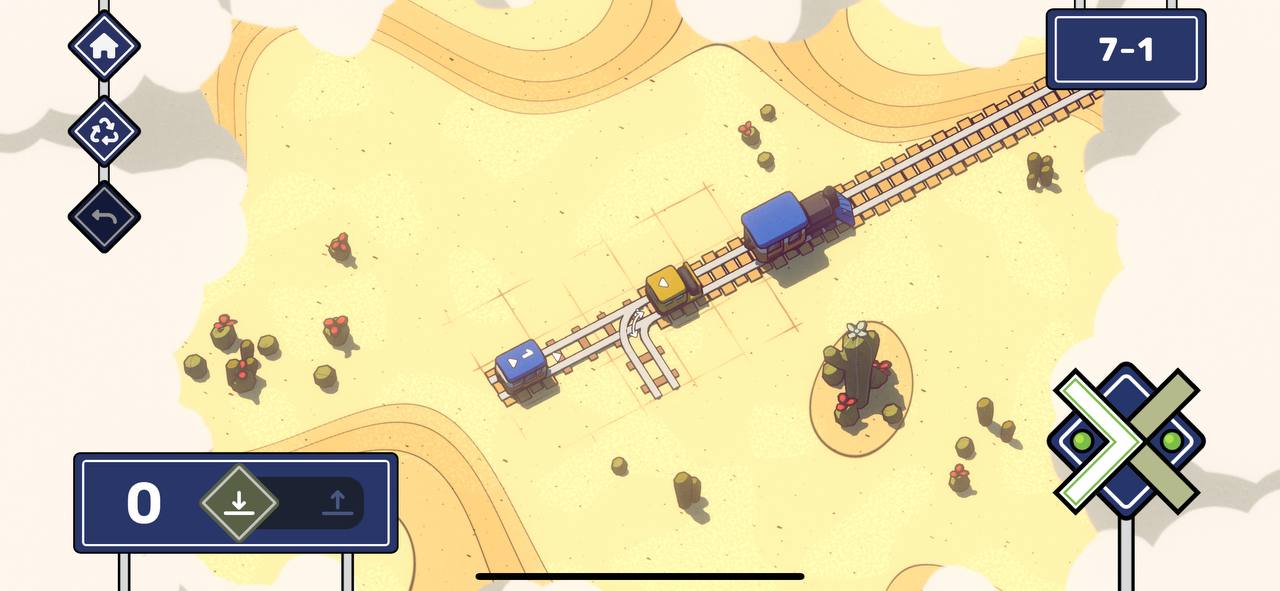Switch to the upload arrow mode
The image size is (1280, 591).
(338, 503)
